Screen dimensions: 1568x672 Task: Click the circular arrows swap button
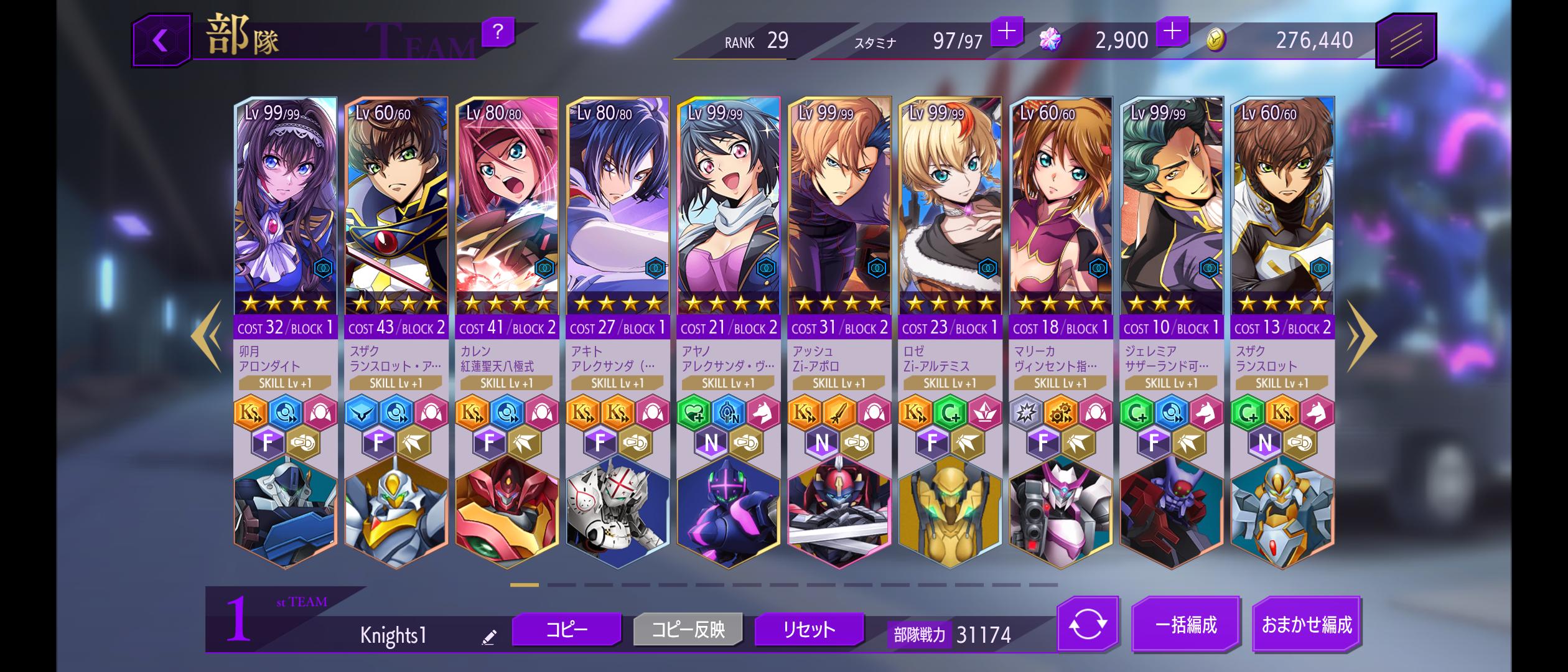[x=1087, y=625]
